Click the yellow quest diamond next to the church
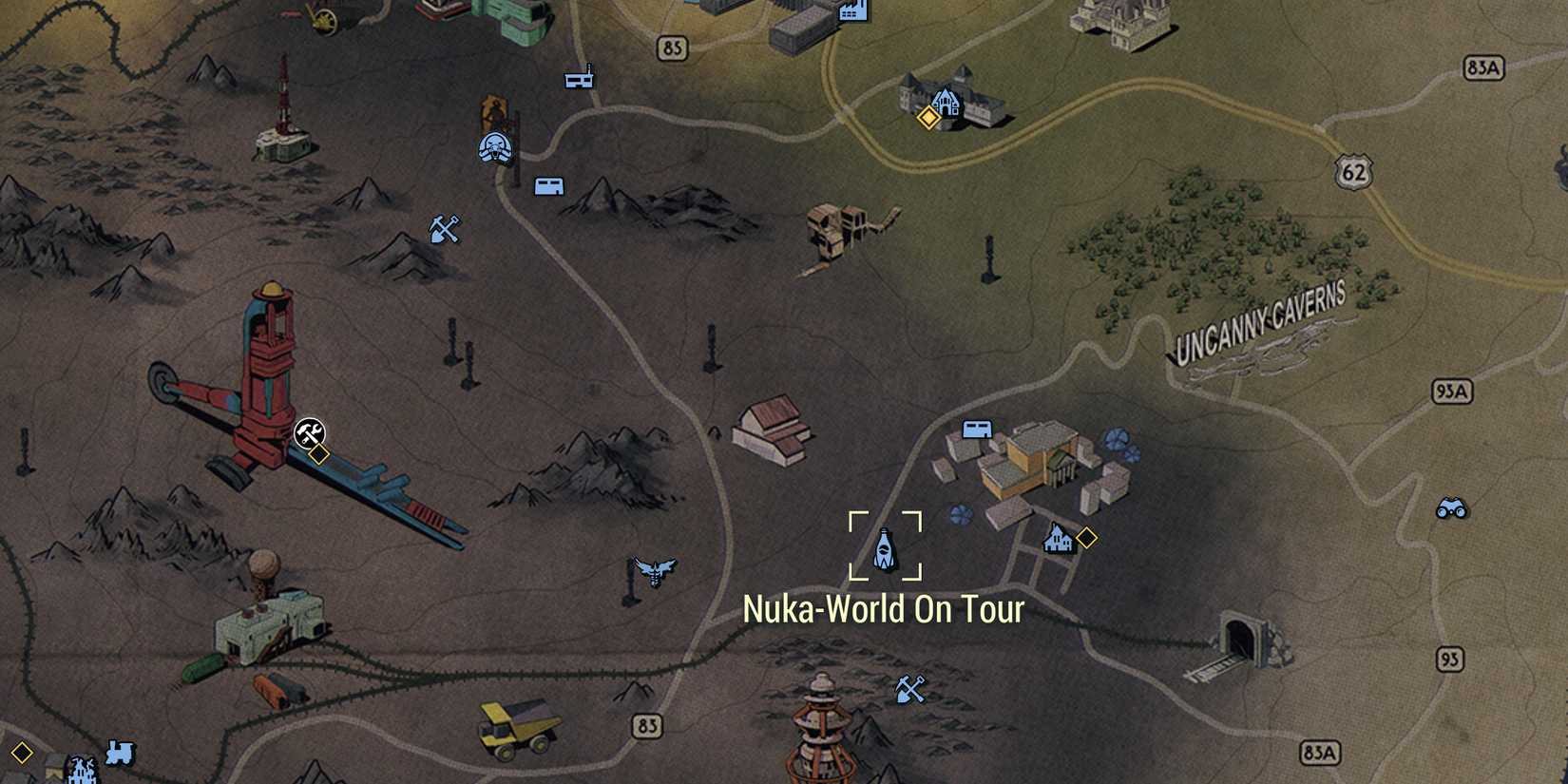Viewport: 1568px width, 784px height. tap(1085, 537)
